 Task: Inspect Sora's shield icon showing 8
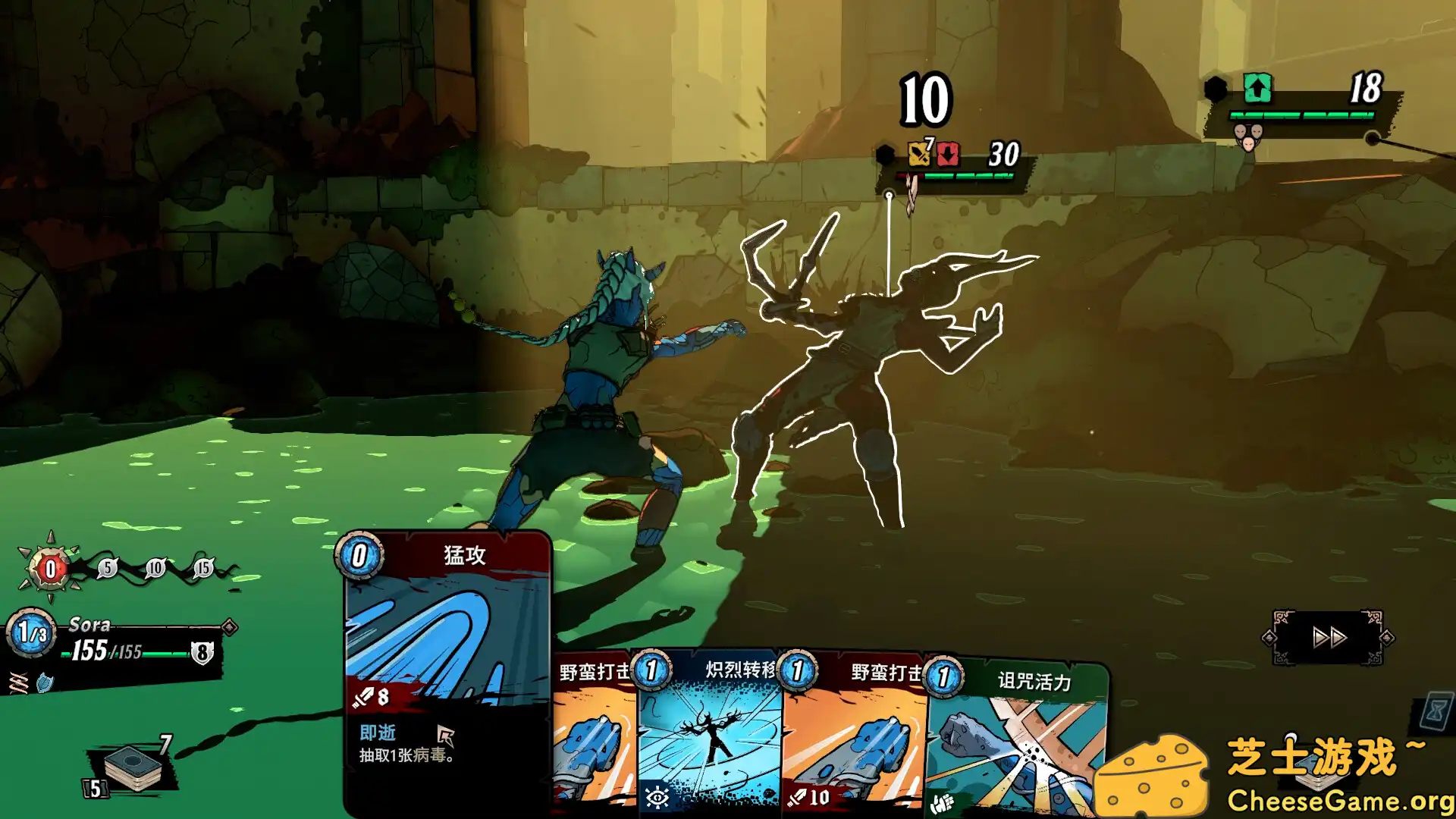200,651
